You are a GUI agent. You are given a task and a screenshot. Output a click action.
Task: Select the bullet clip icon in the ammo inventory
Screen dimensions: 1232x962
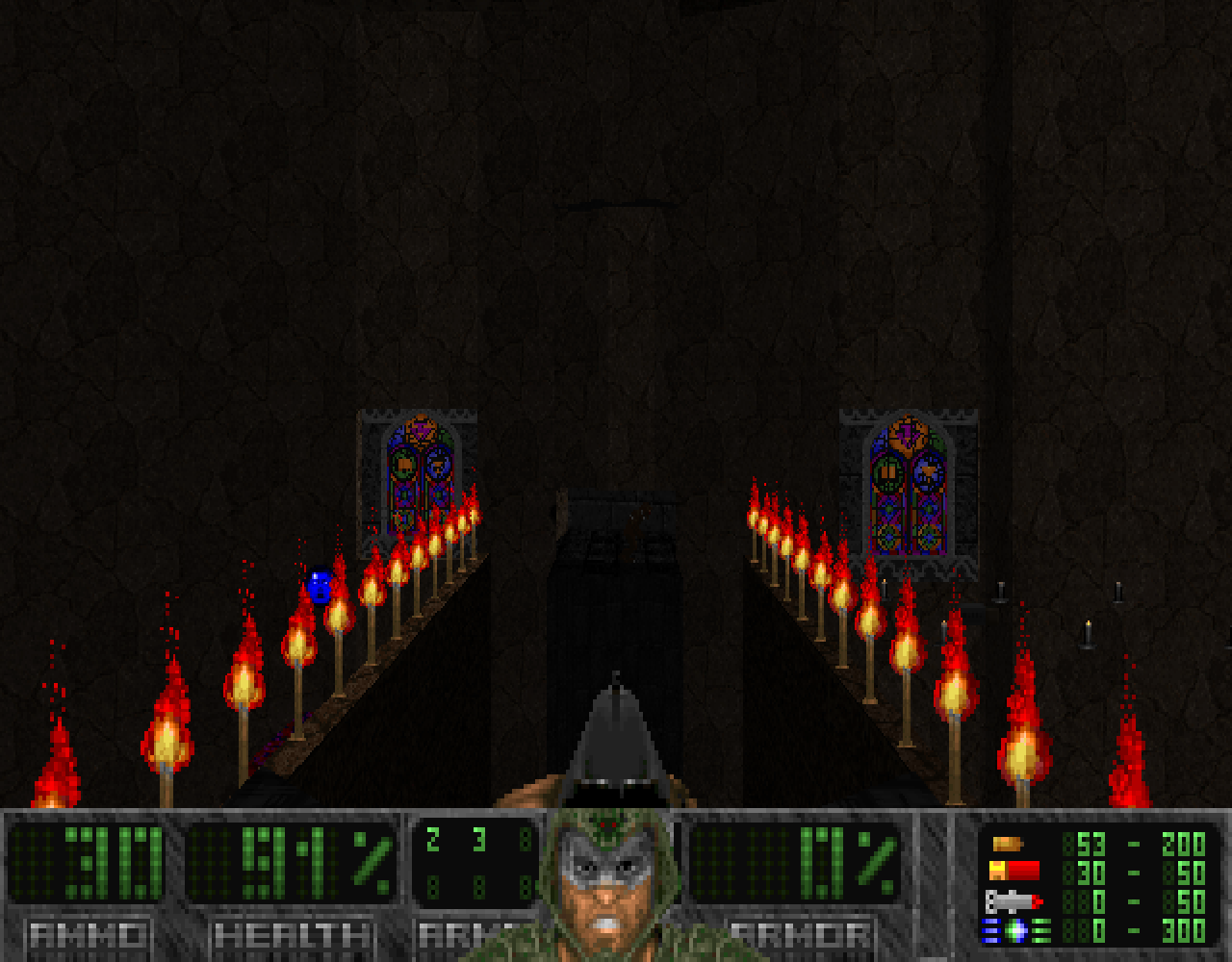(x=1006, y=844)
